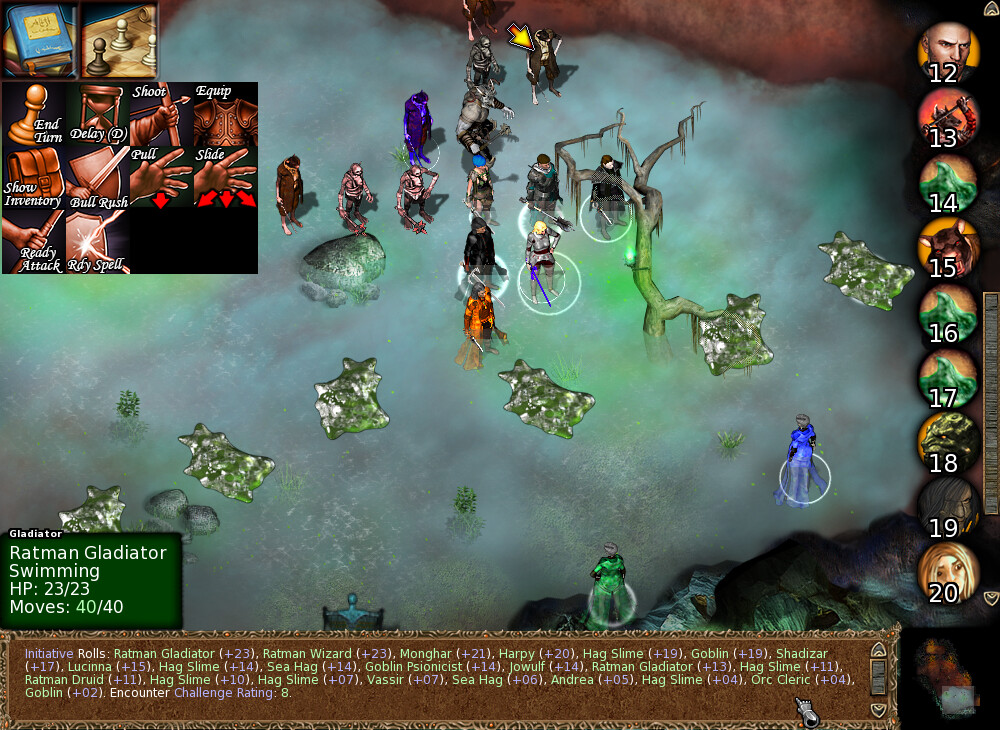Select the initiative portrait numbered 13
1000x730 pixels.
[946, 118]
